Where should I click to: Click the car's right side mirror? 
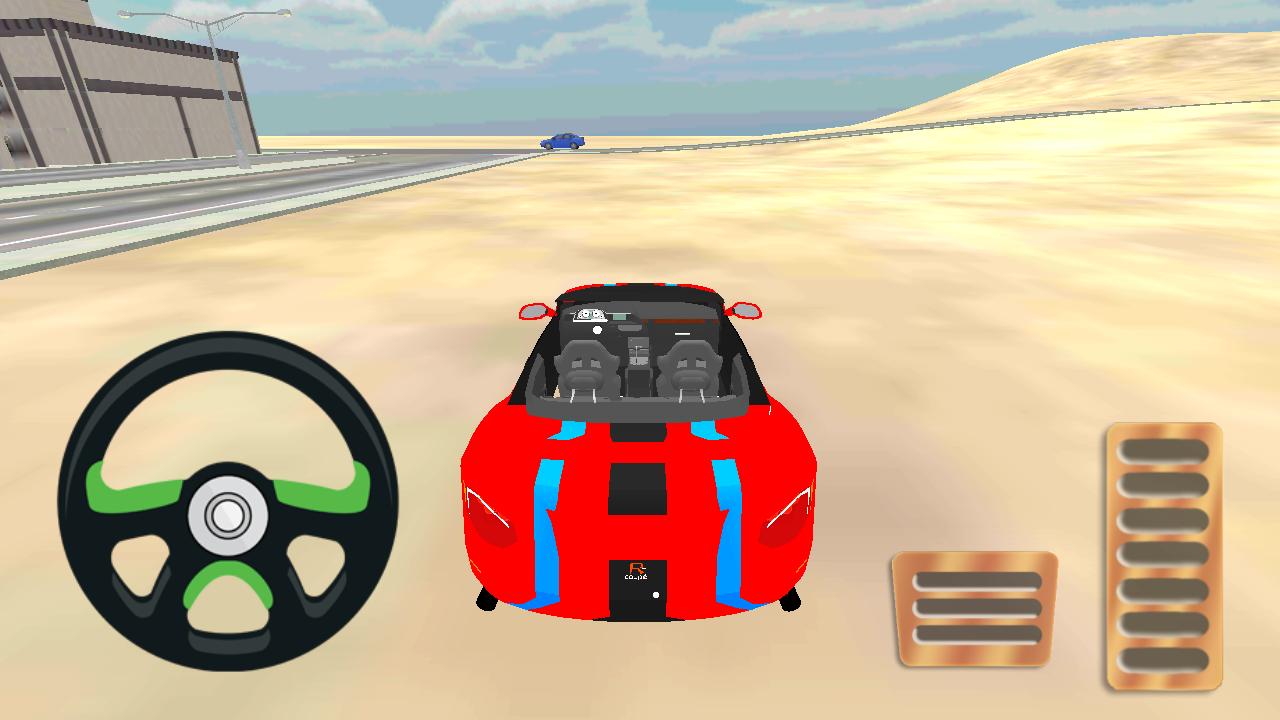pyautogui.click(x=744, y=308)
